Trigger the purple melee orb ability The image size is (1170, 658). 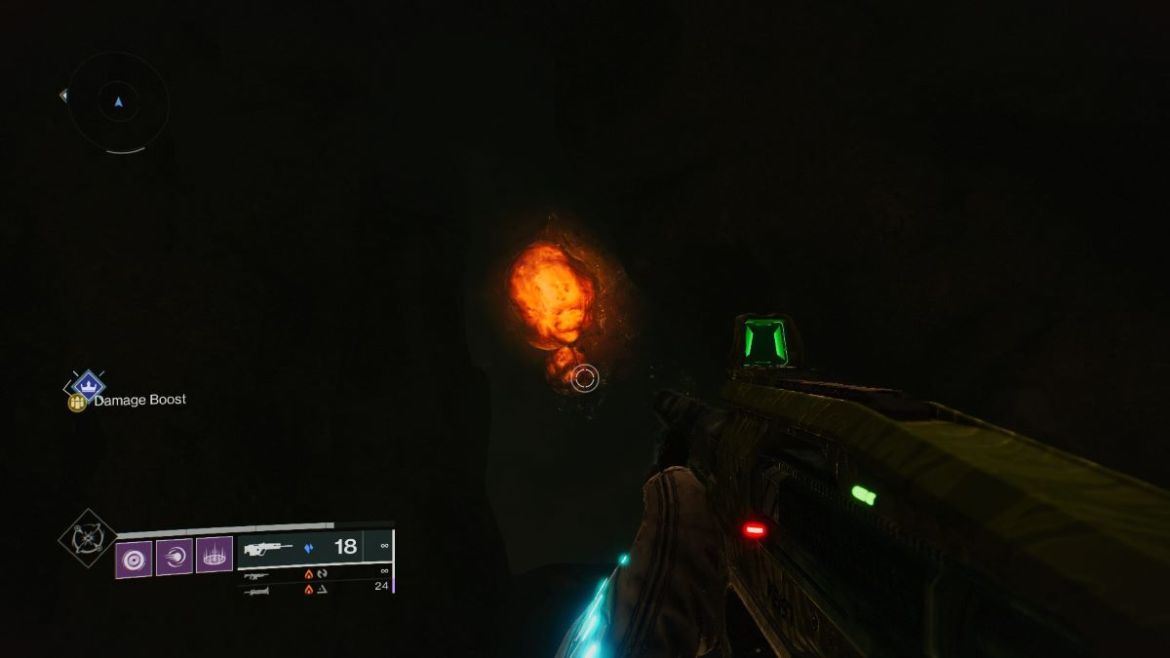tap(174, 556)
